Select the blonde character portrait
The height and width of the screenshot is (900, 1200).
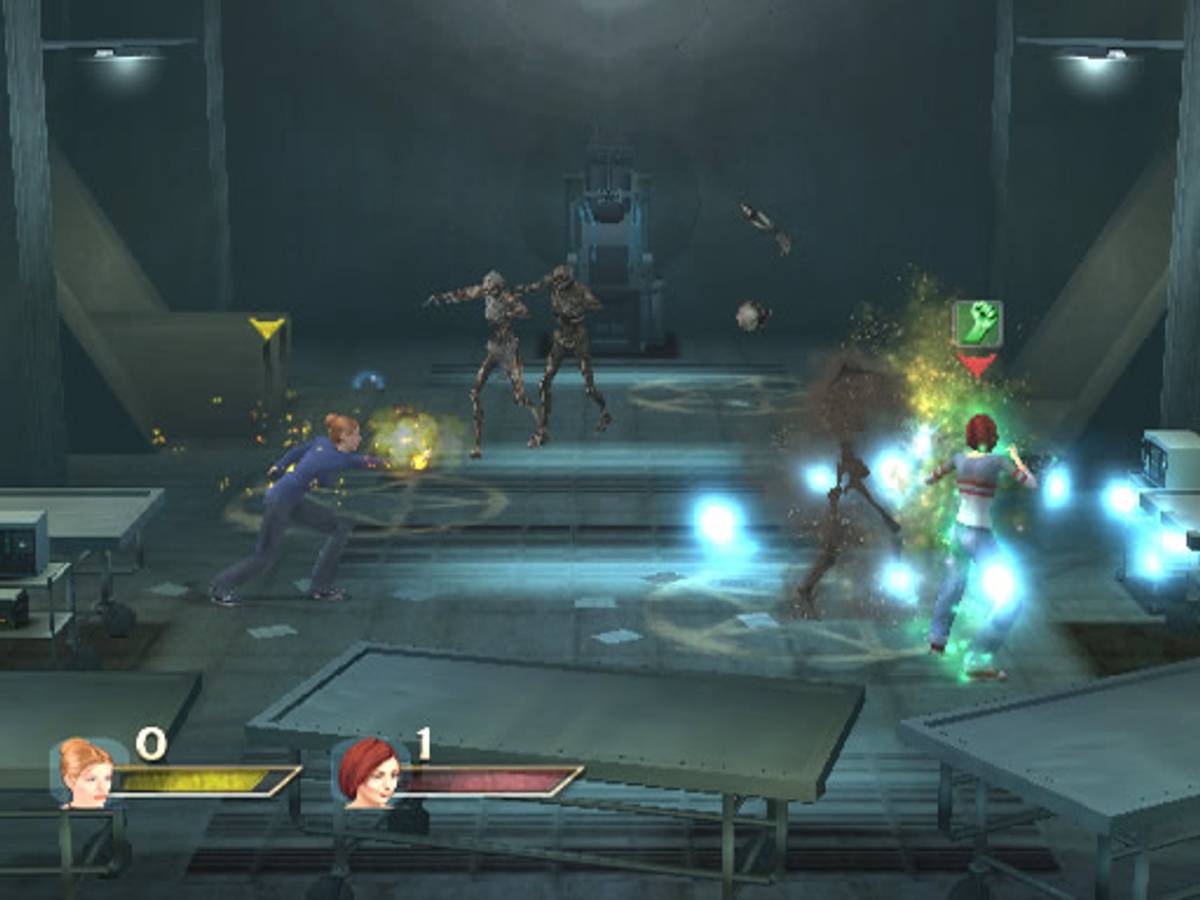(x=85, y=772)
